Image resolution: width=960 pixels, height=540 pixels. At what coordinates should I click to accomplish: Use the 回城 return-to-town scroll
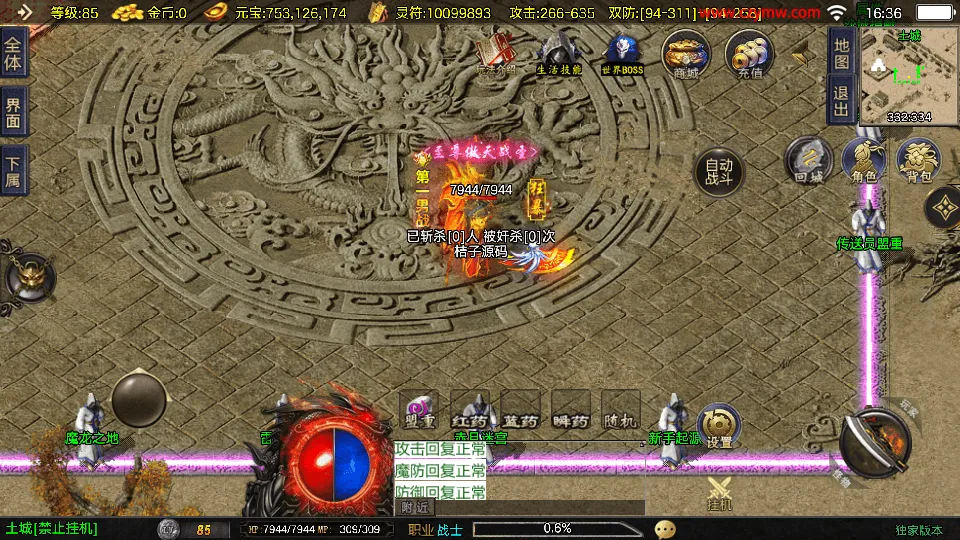point(808,161)
